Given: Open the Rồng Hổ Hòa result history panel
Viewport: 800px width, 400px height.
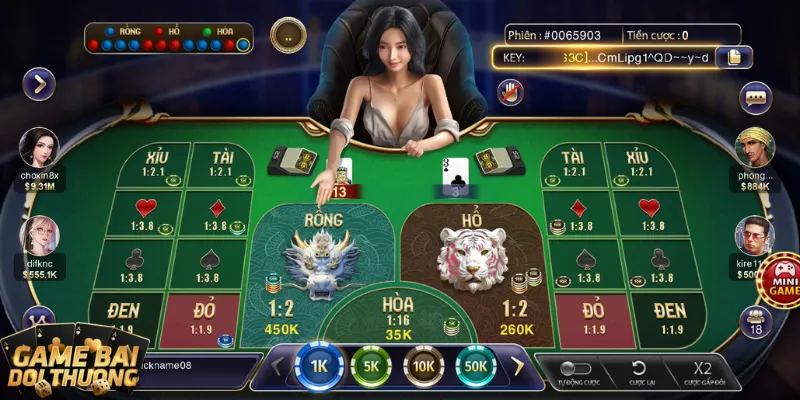Looking at the screenshot, I should pyautogui.click(x=168, y=38).
